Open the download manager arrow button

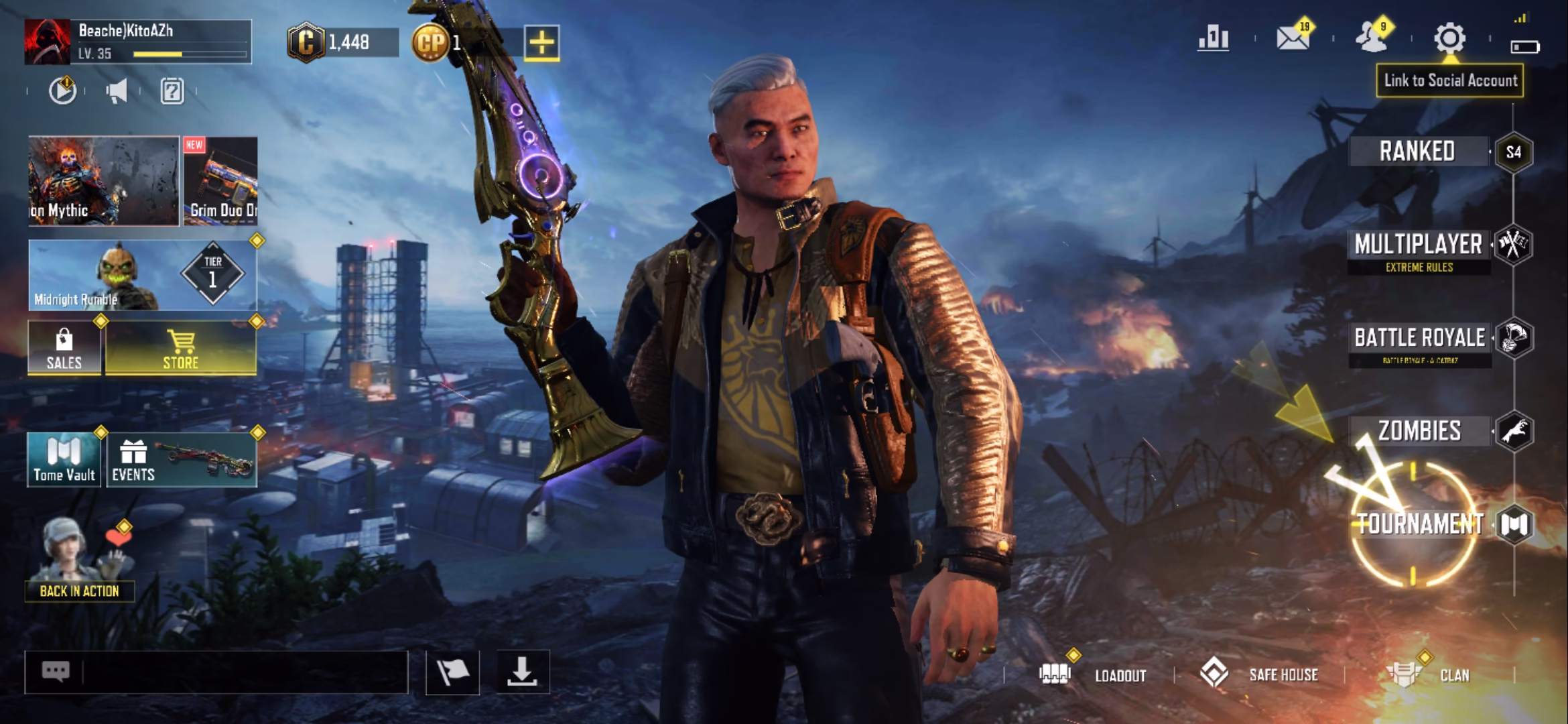(522, 672)
